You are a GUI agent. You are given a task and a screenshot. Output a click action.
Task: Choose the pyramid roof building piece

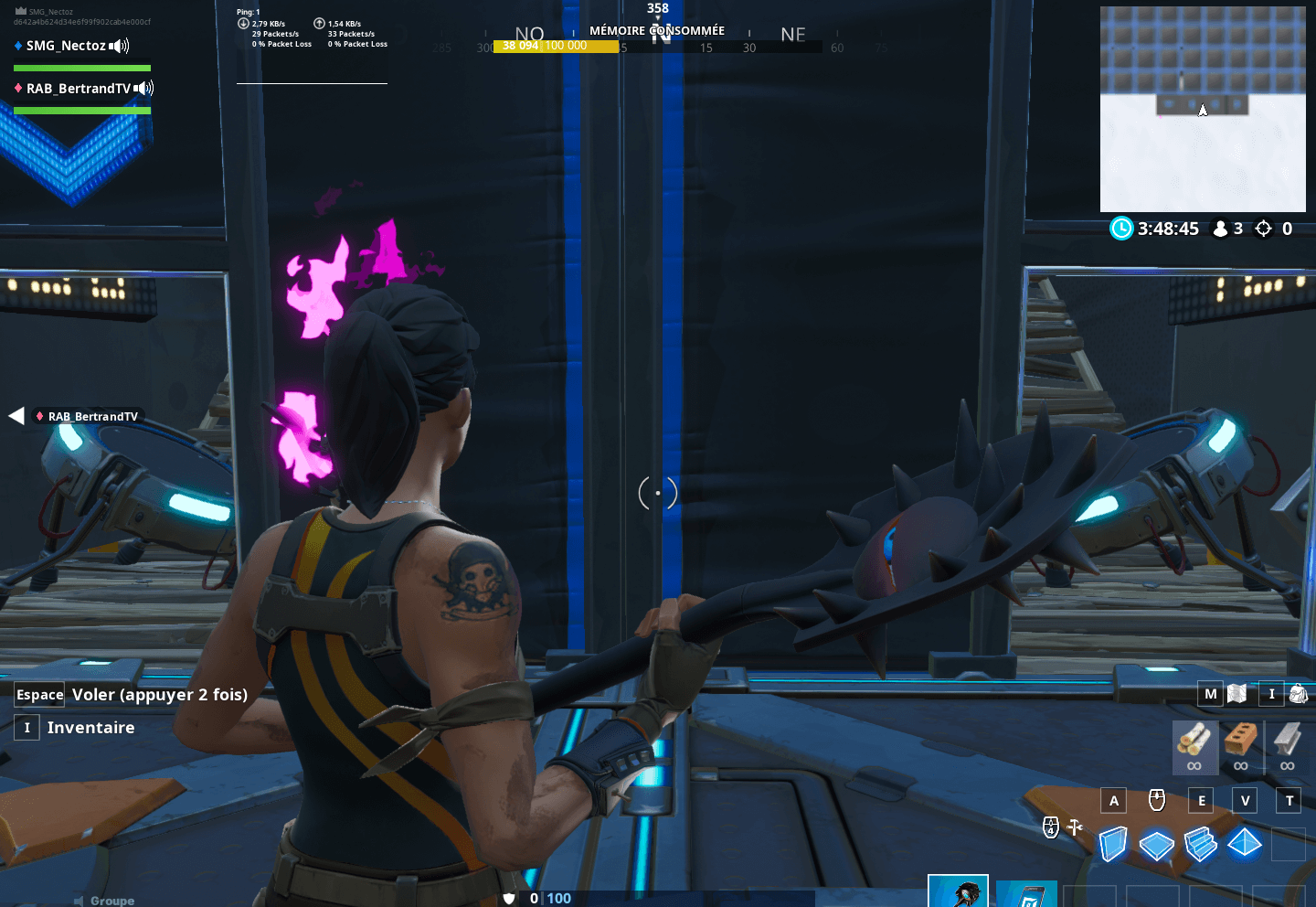tap(1245, 842)
